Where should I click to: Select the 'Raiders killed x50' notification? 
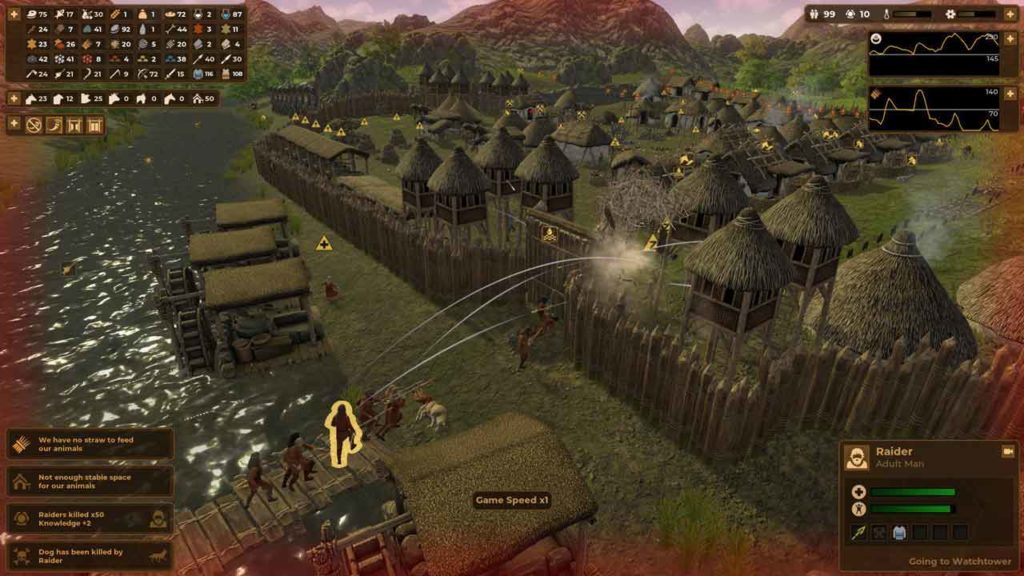[x=90, y=518]
